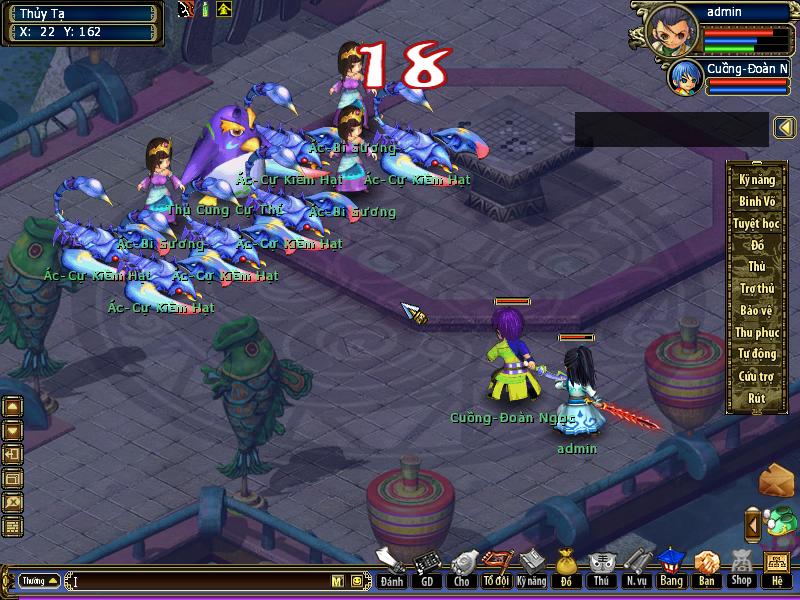The image size is (800, 600).
Task: Pick the Tuyệt học battle command
Action: tap(757, 224)
